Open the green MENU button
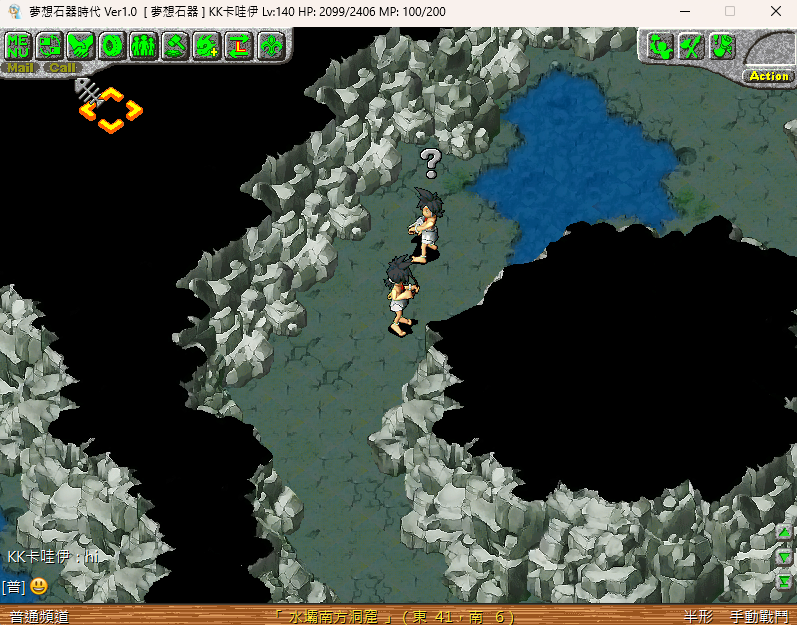The image size is (797, 625). (x=18, y=45)
